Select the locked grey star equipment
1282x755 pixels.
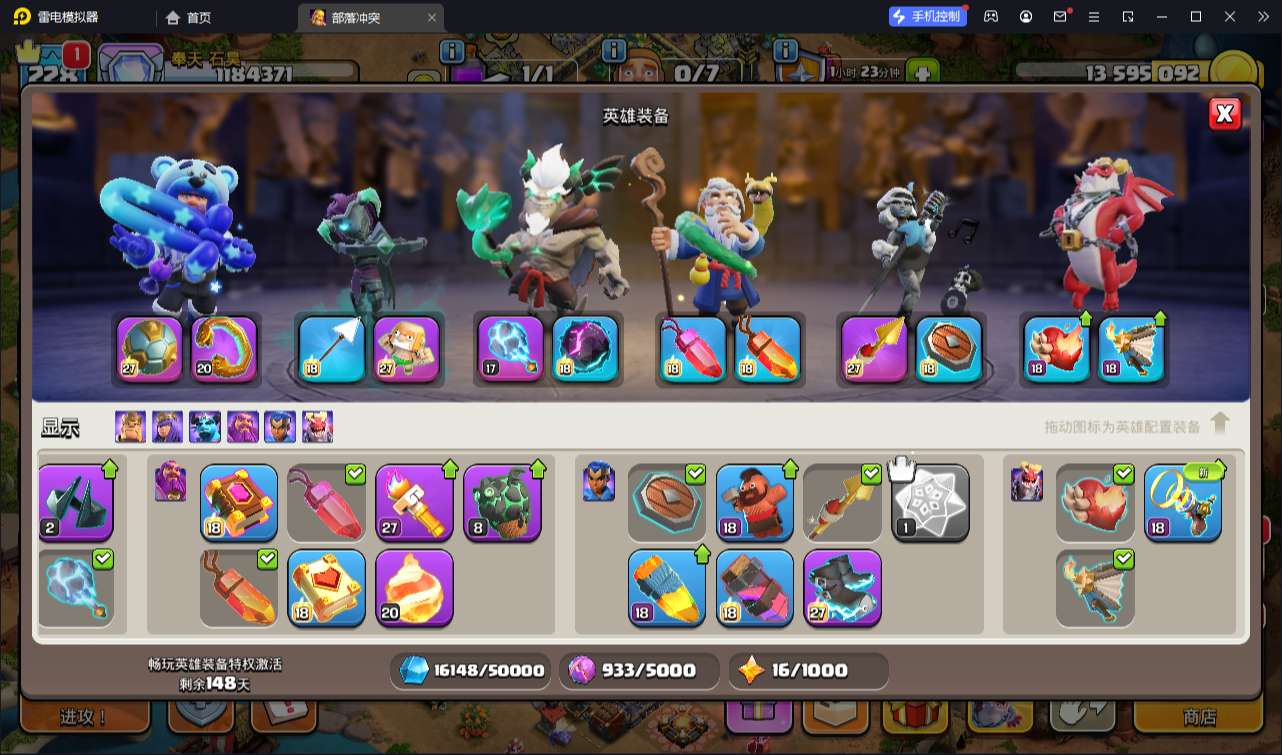(930, 502)
